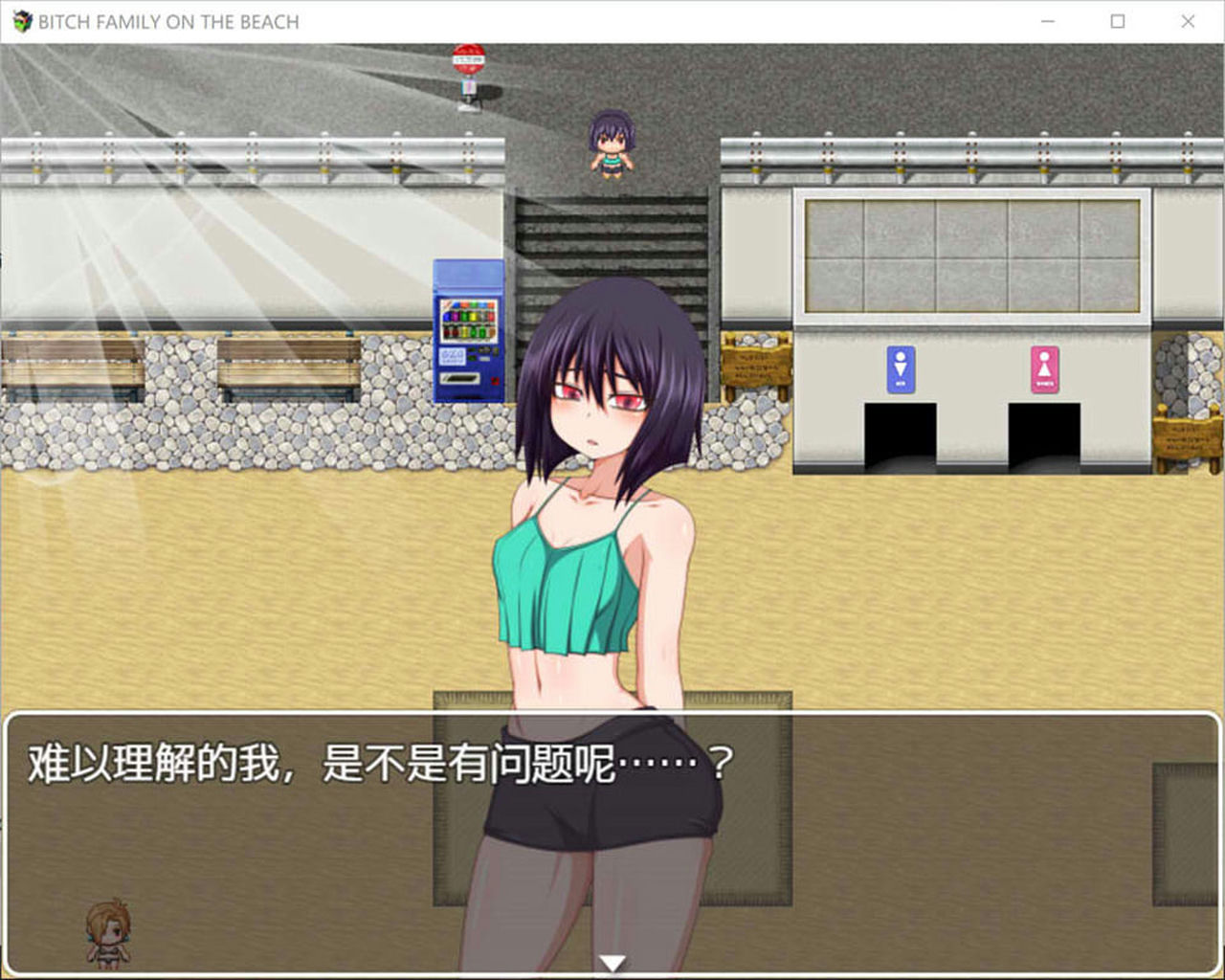Select the pink women's restroom sign
Screen dimensions: 1225x980
tap(1043, 368)
